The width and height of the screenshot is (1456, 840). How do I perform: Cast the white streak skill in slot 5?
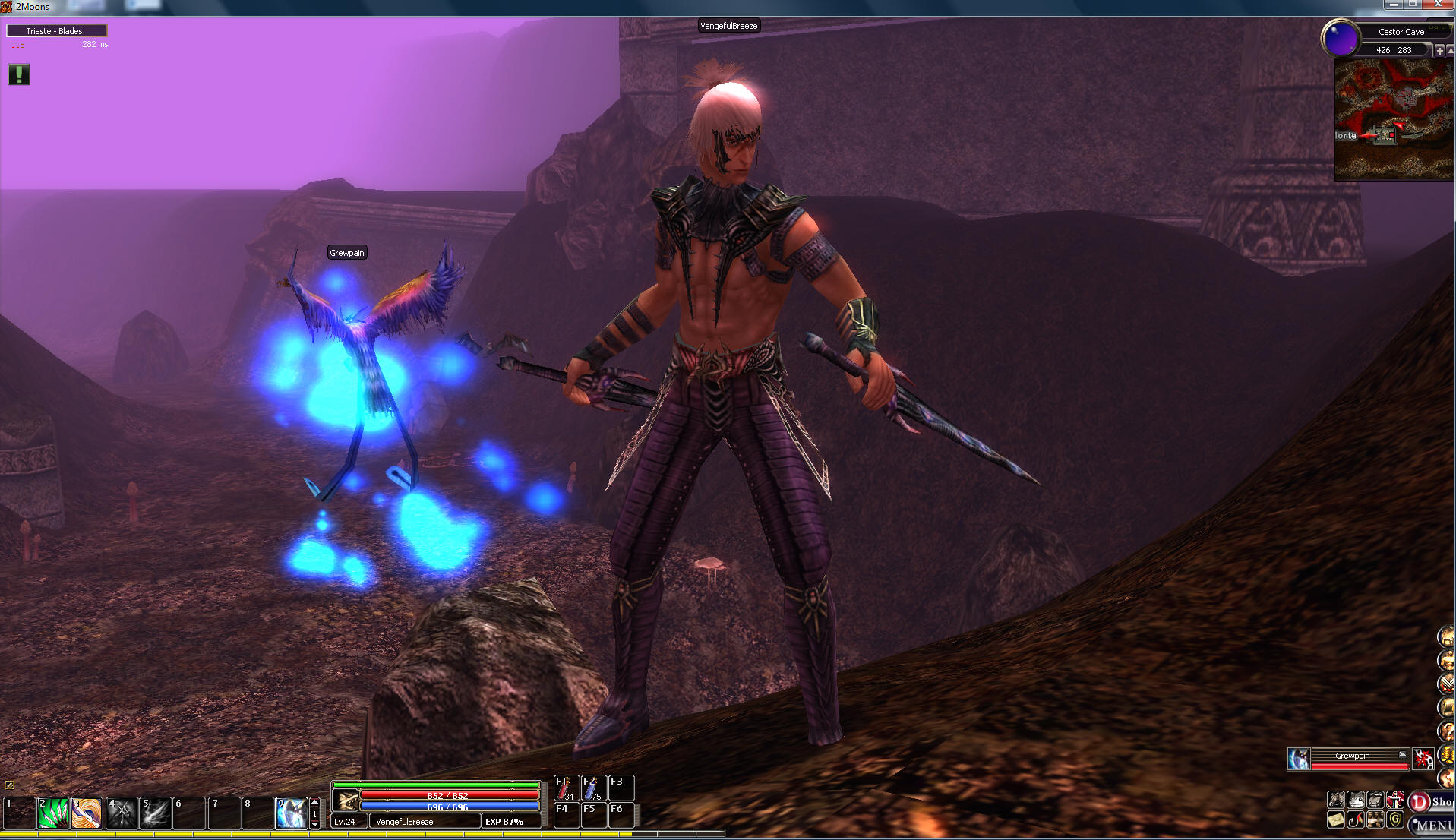(156, 813)
